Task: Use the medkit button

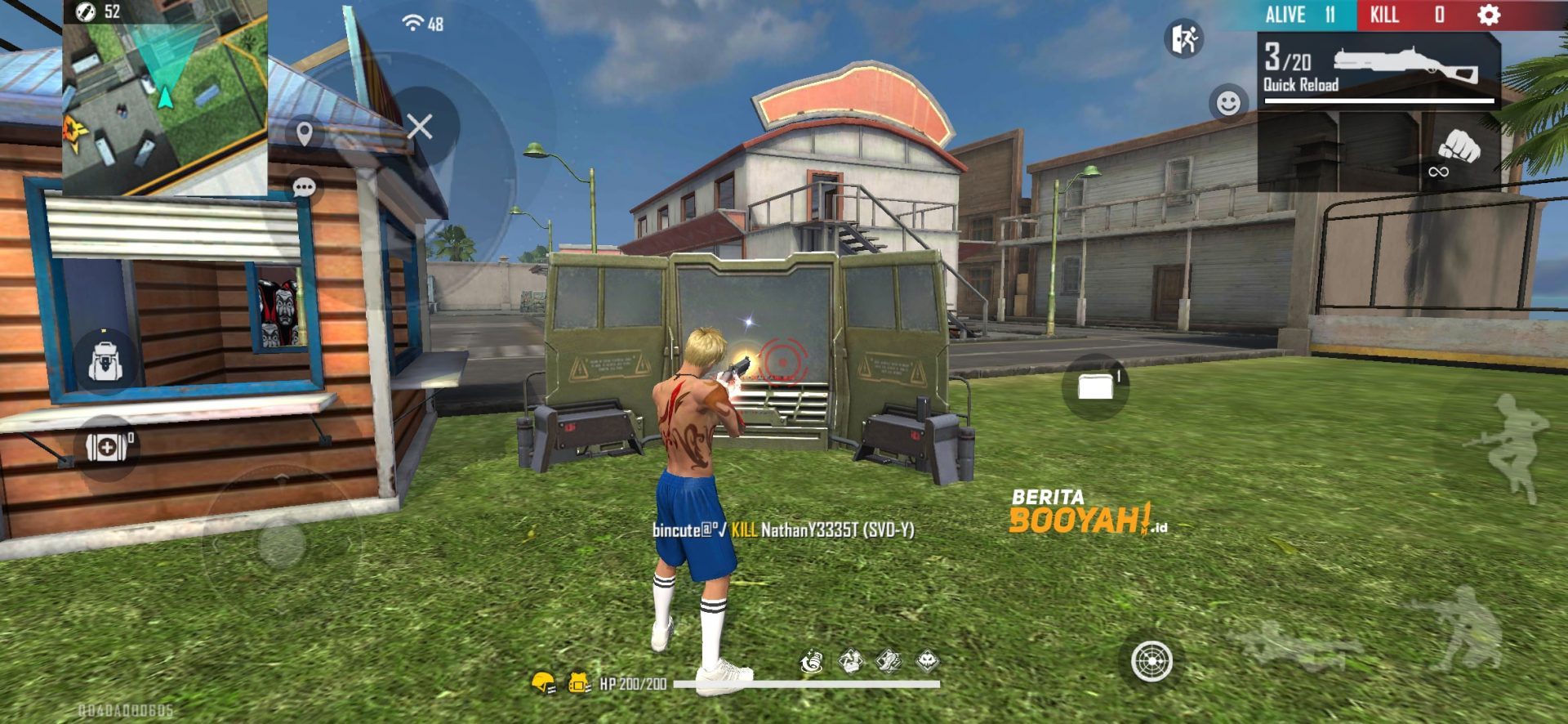Action: (108, 446)
